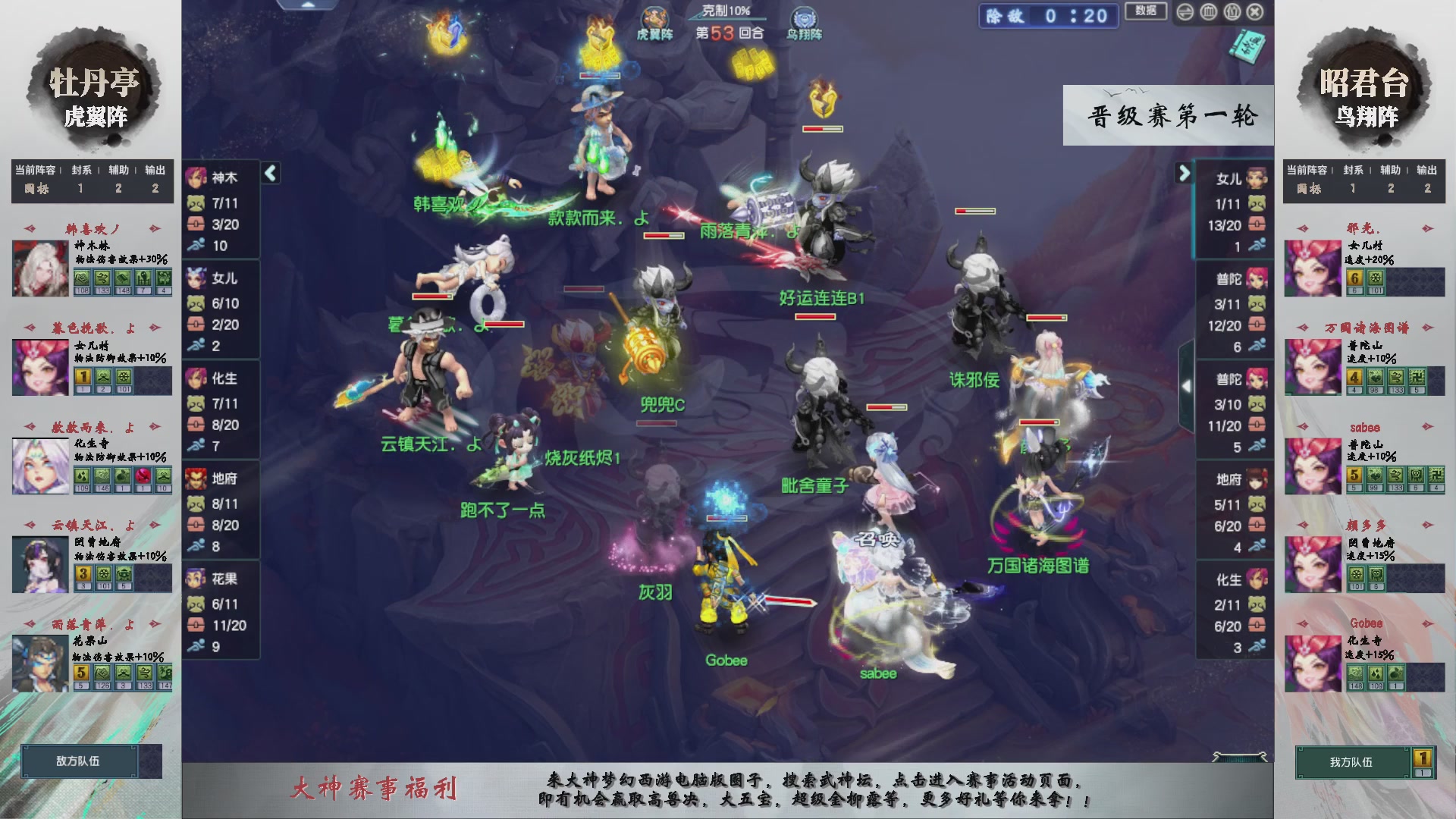Collapse the left team panel with its arrow
This screenshot has width=1456, height=819.
point(271,172)
